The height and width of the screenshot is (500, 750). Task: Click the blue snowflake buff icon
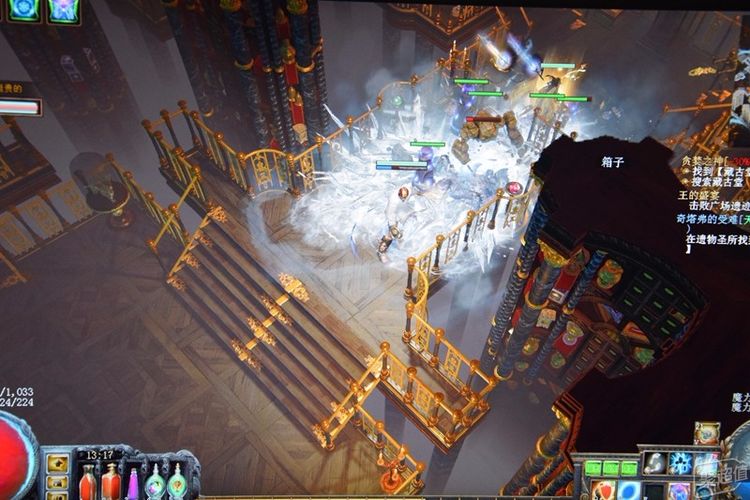click(x=23, y=9)
